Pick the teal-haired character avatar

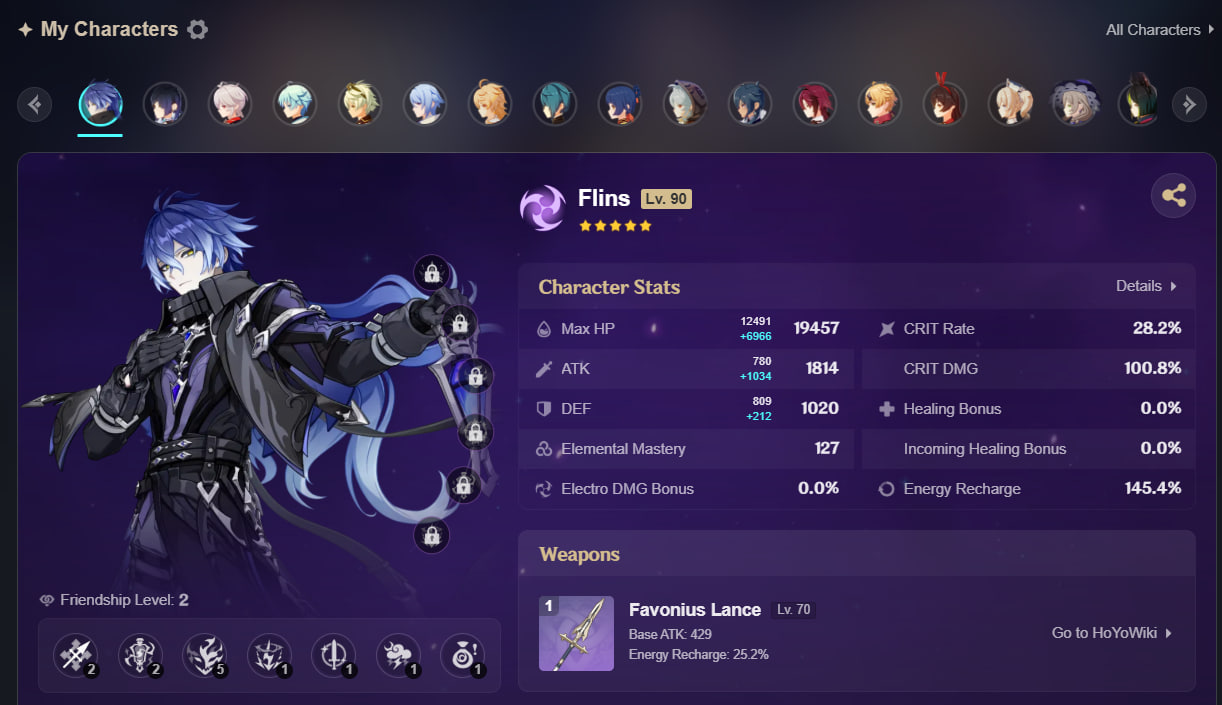coord(555,104)
